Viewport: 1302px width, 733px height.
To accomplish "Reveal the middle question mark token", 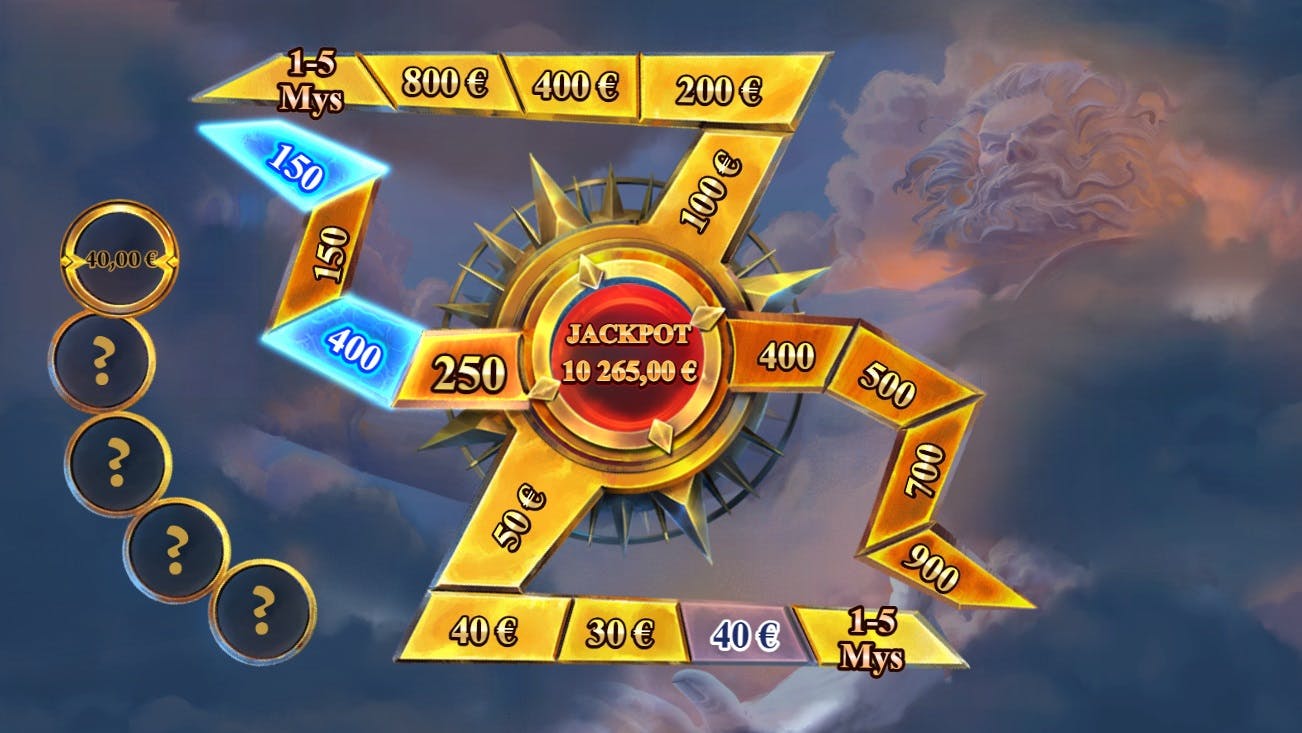I will [x=117, y=458].
